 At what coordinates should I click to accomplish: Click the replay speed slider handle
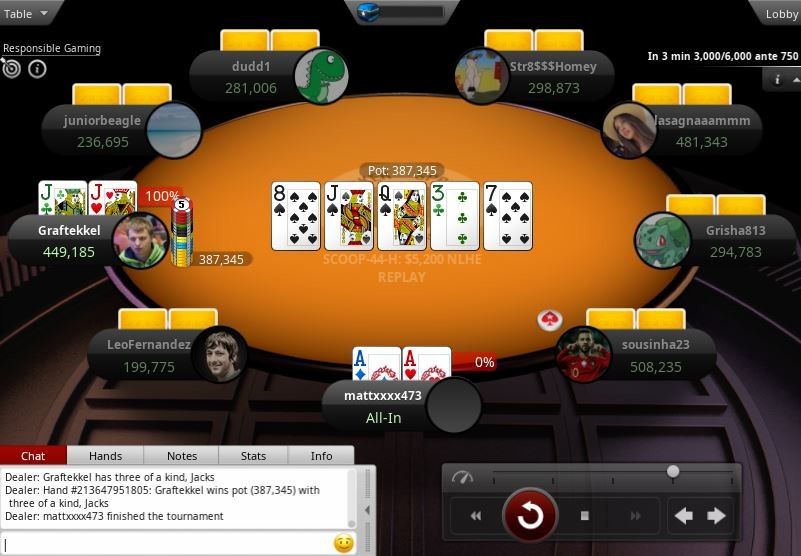(673, 471)
